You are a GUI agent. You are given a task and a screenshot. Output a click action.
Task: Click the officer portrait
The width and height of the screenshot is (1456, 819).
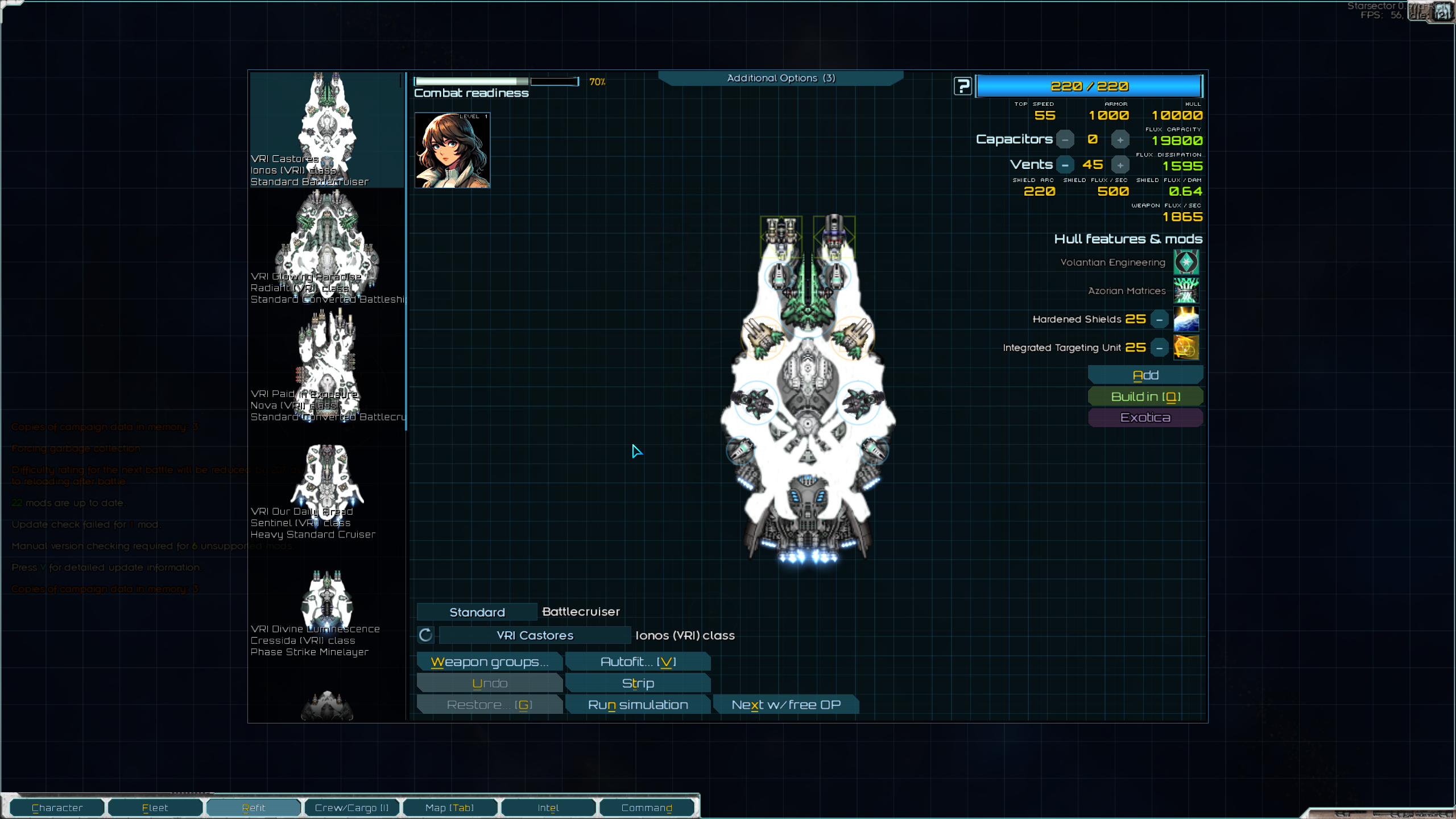pyautogui.click(x=452, y=150)
